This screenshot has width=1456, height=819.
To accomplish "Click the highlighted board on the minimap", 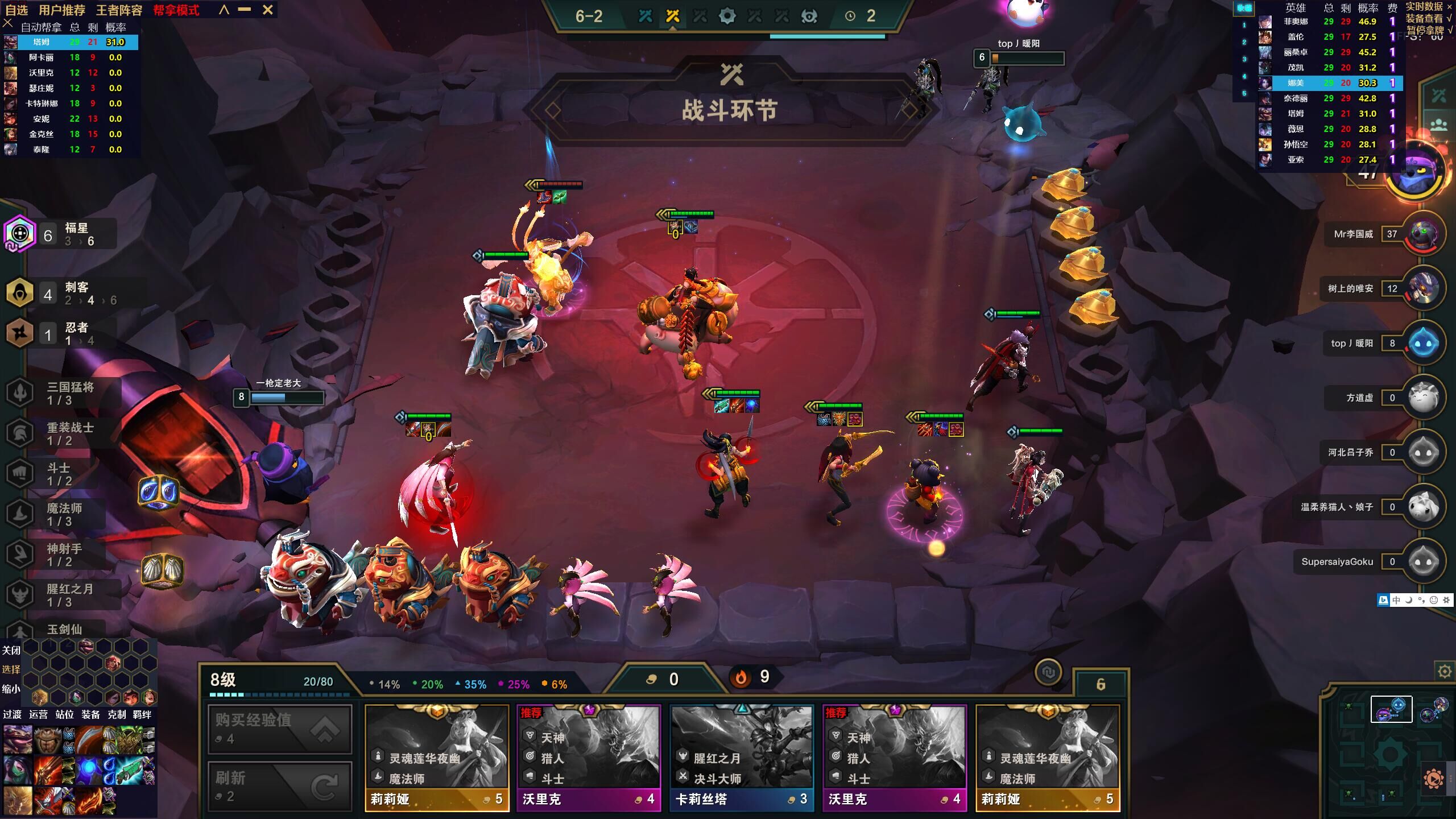I will [1391, 709].
